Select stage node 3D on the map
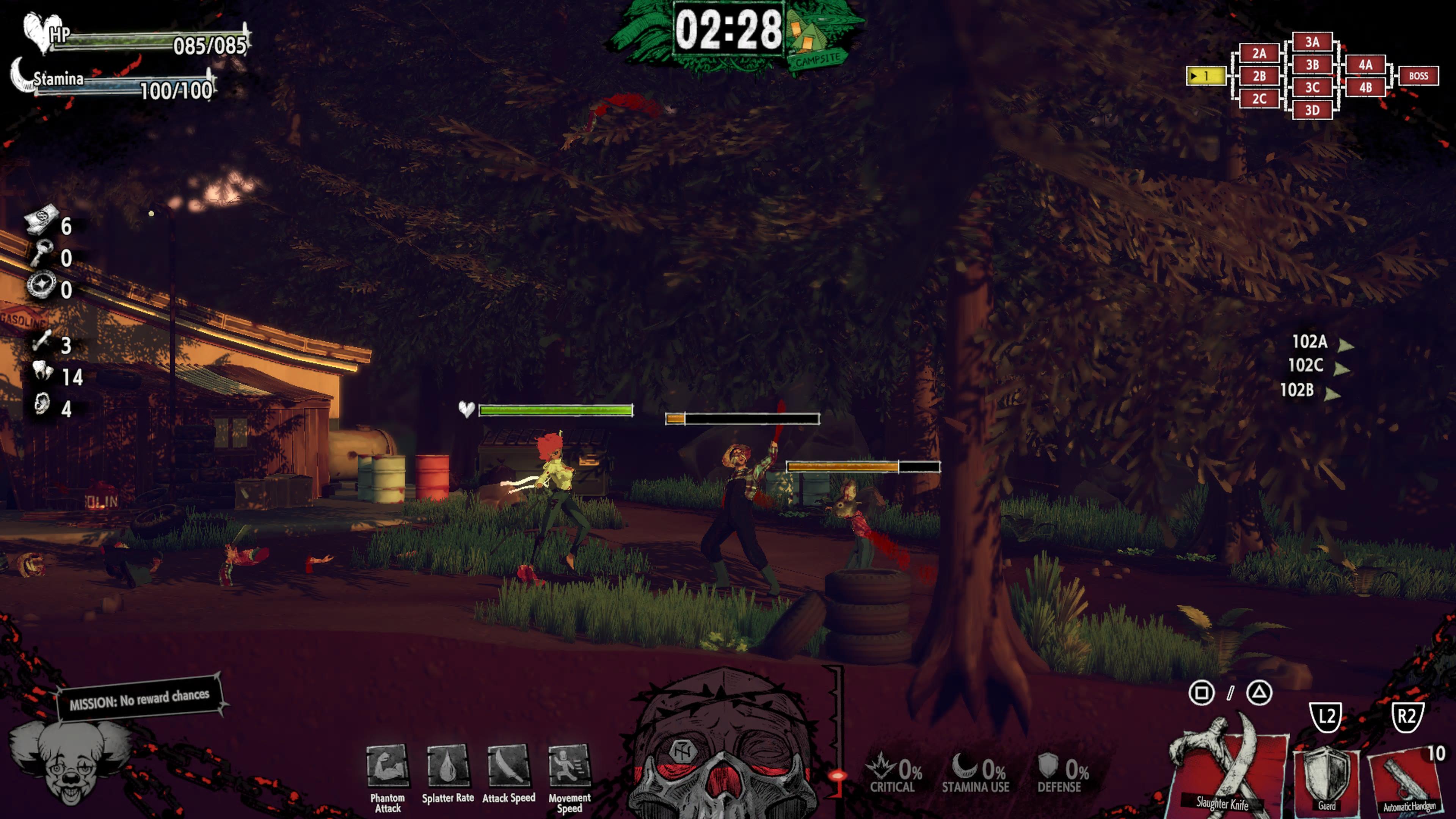Image resolution: width=1456 pixels, height=819 pixels. (1312, 110)
